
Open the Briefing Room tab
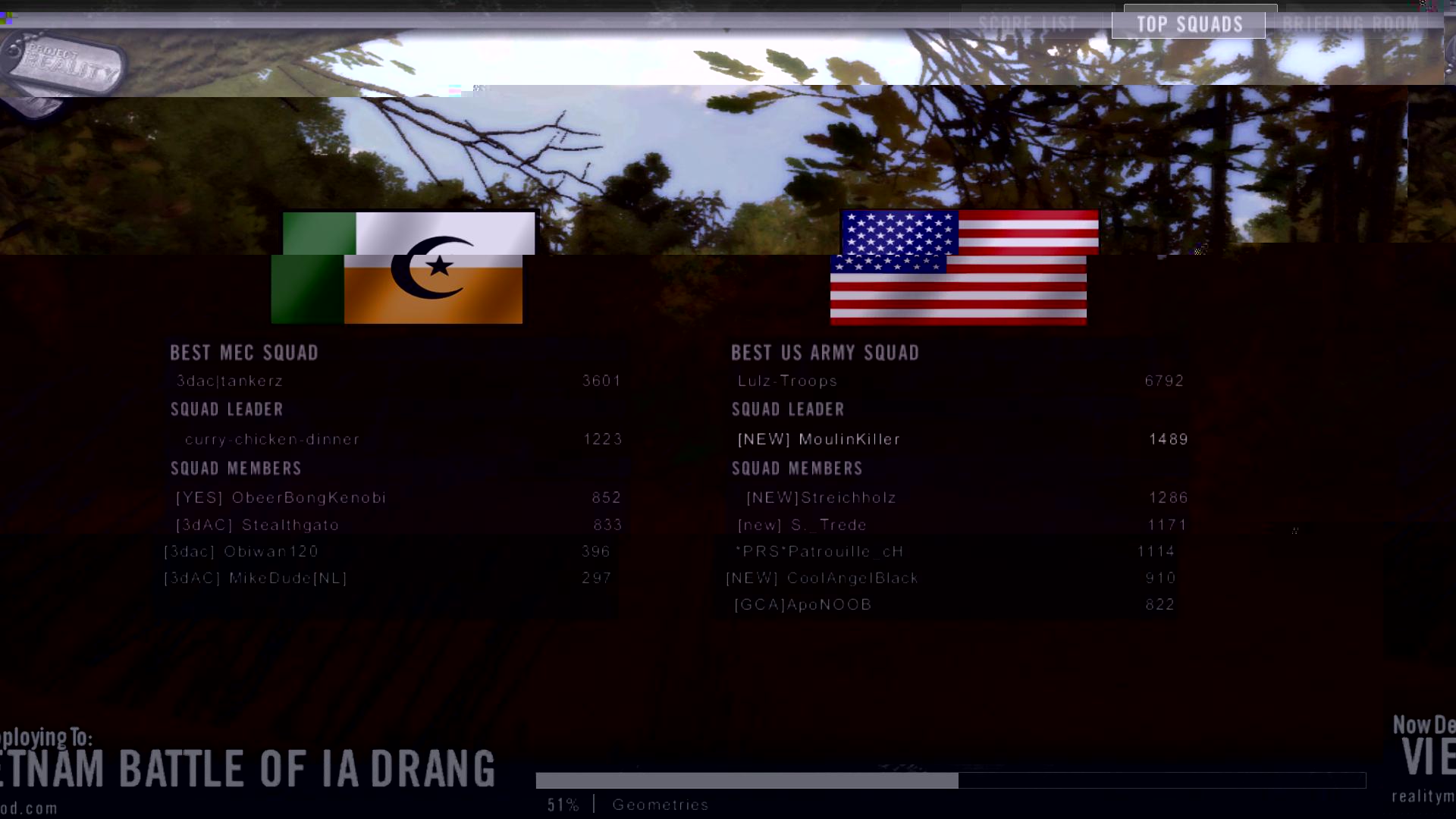coord(1351,24)
